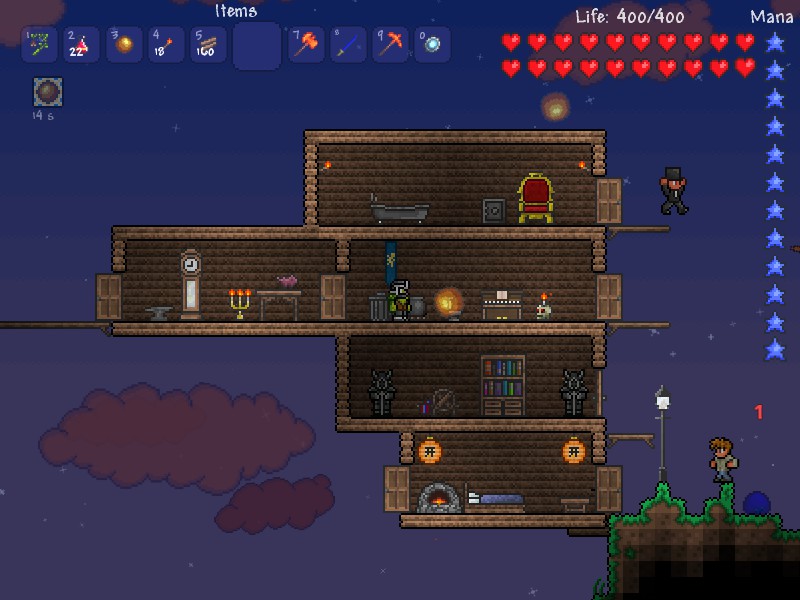Viewport: 800px width, 600px height.
Task: Equip the molten hammer in slot 7
Action: click(306, 45)
